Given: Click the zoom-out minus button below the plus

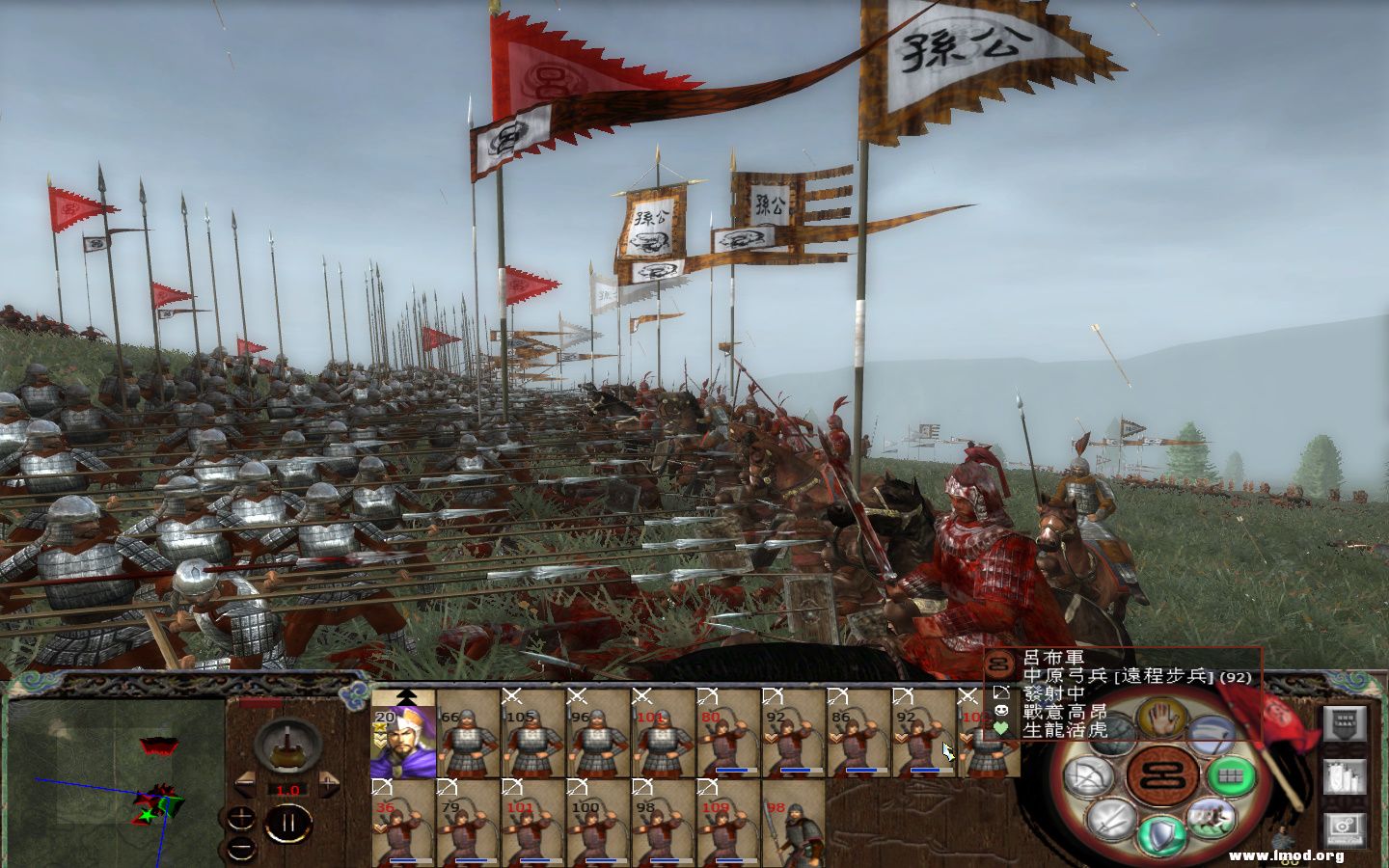Looking at the screenshot, I should click(x=240, y=848).
